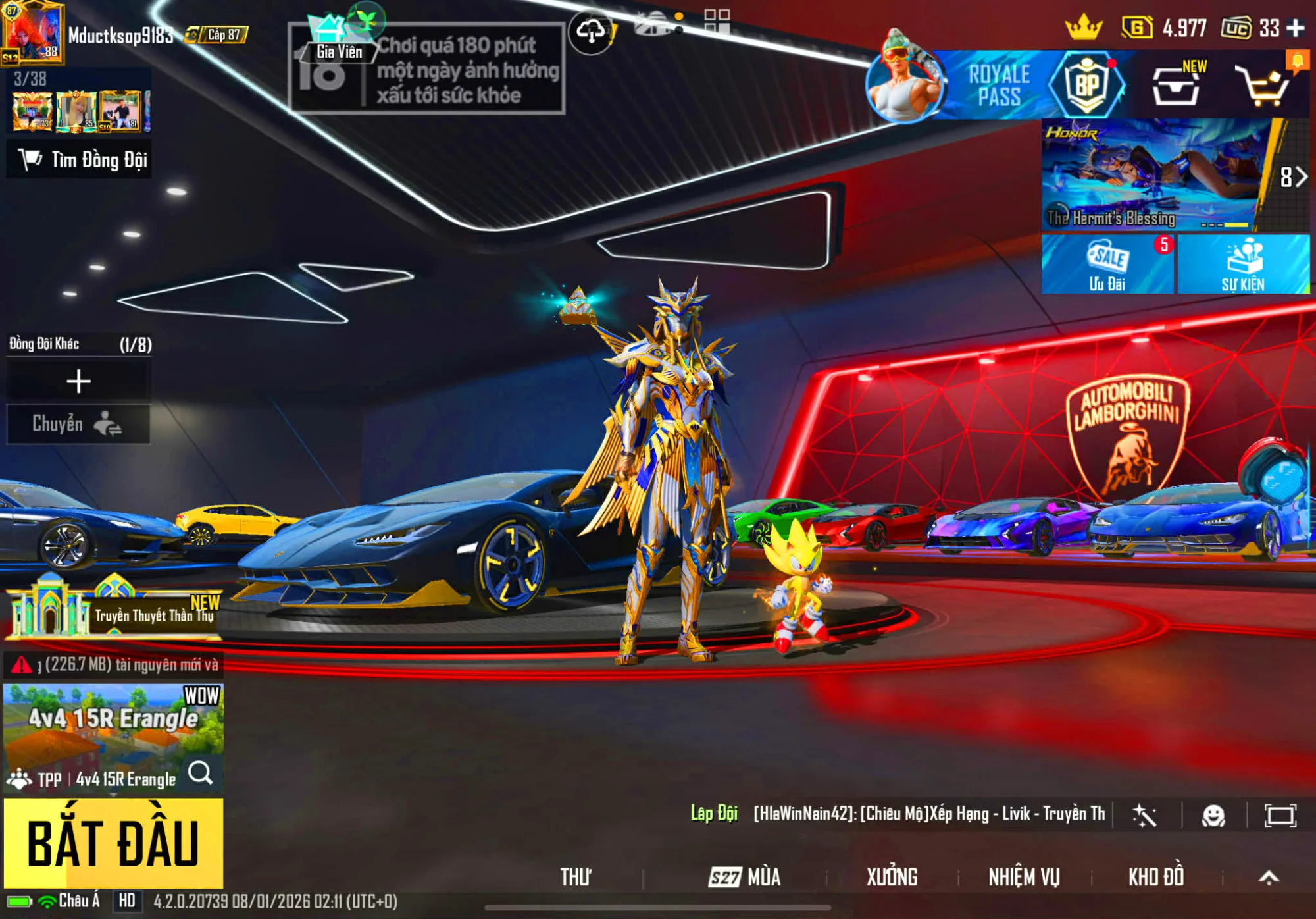View The Hermit's Blessing banner
This screenshot has width=1316, height=919.
(x=1151, y=175)
